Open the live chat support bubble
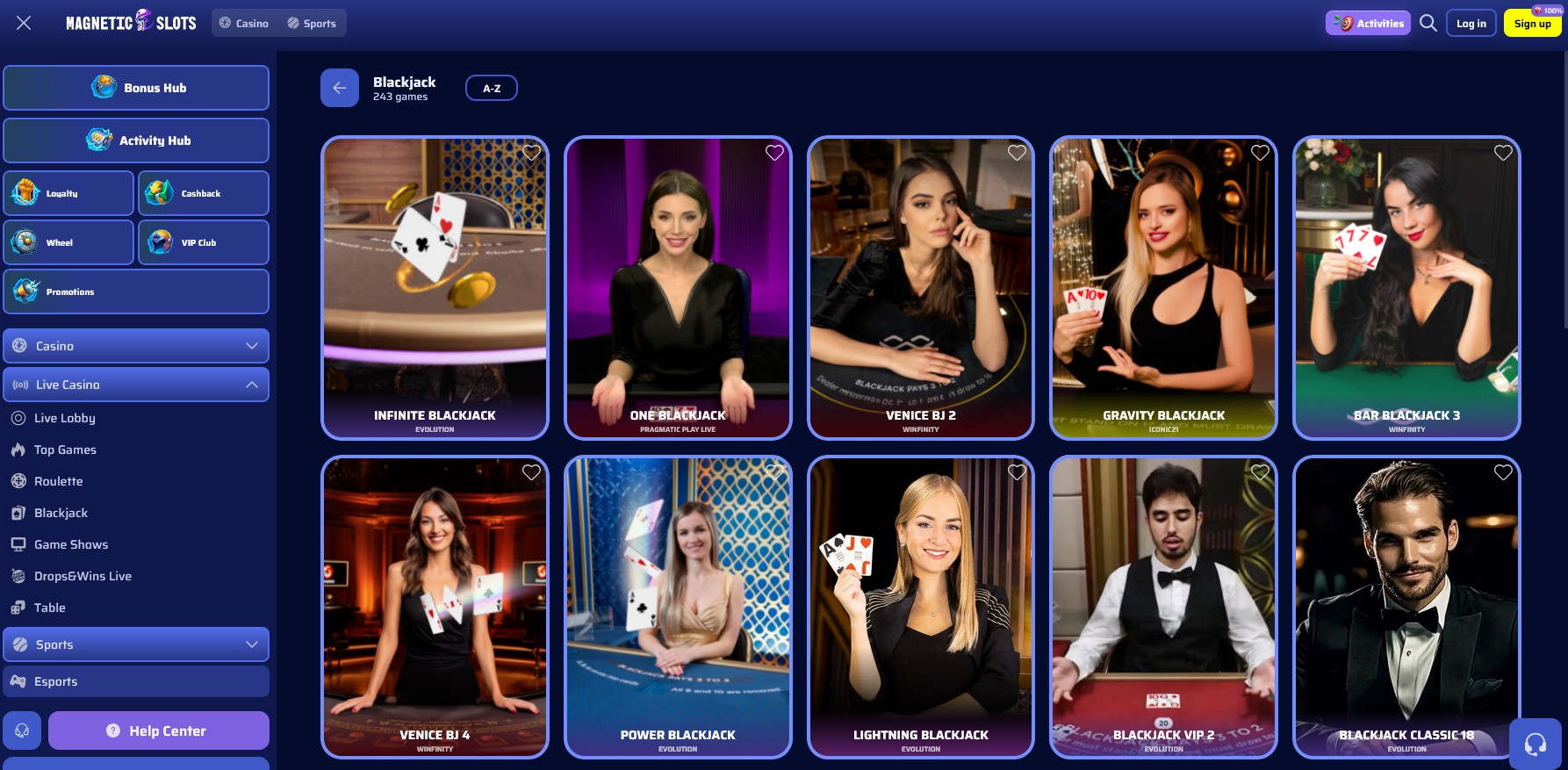Screen dimensions: 1568x770 coord(1536,745)
